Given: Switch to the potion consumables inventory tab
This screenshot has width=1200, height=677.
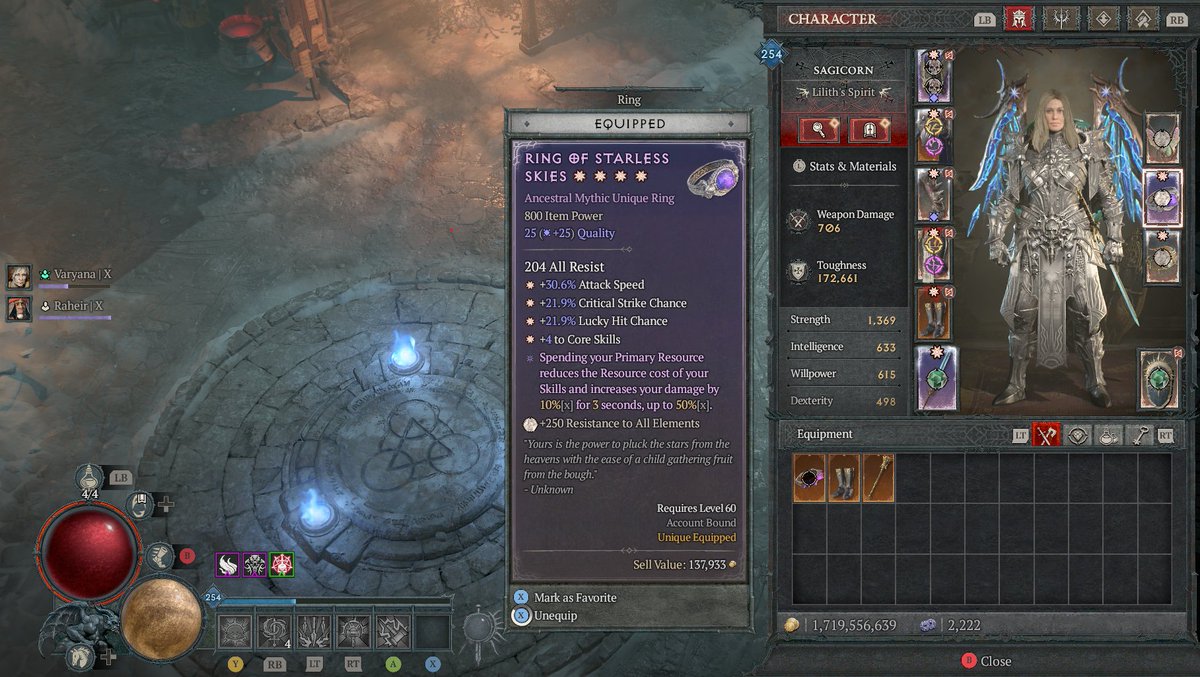Looking at the screenshot, I should point(1107,435).
